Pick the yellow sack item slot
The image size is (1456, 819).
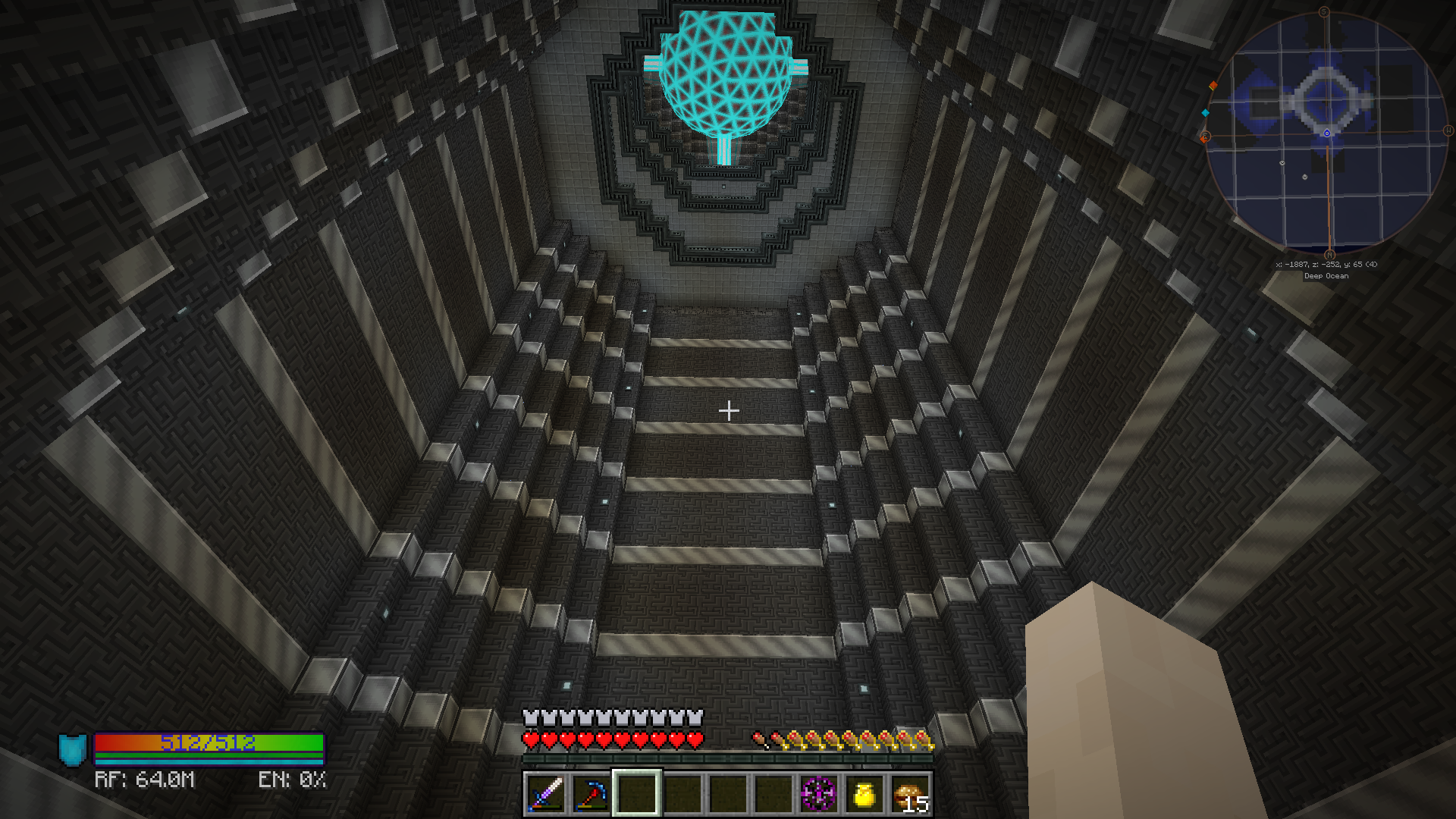[864, 794]
